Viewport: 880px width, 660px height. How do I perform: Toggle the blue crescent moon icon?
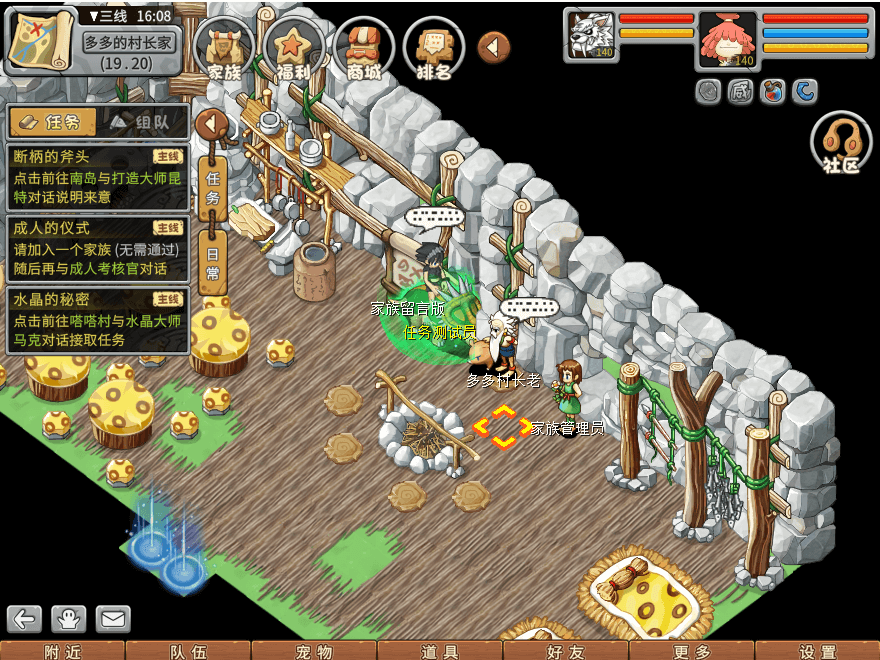point(804,92)
